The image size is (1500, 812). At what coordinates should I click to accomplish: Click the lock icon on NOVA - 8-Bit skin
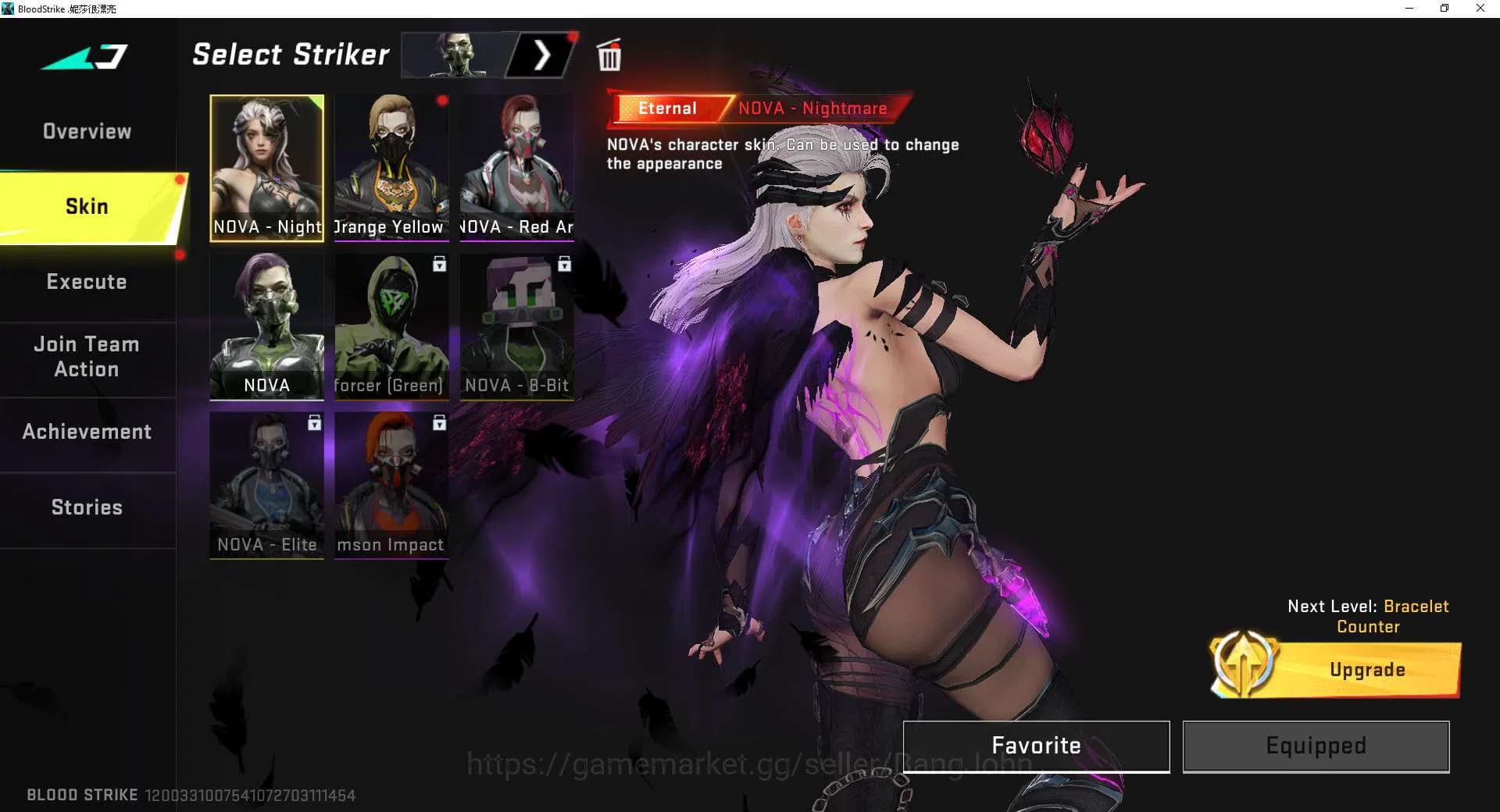coord(564,265)
